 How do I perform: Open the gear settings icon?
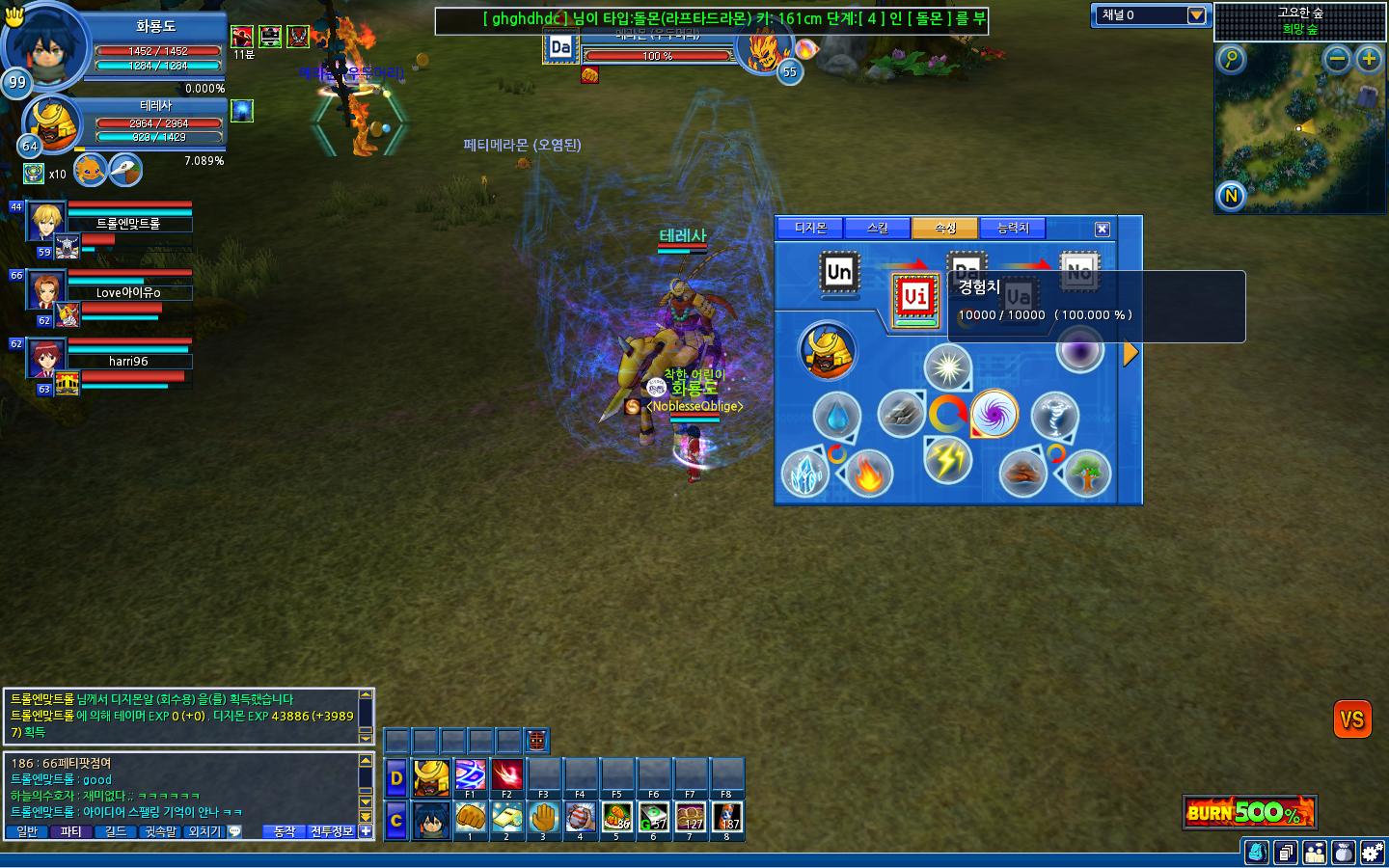(1372, 853)
